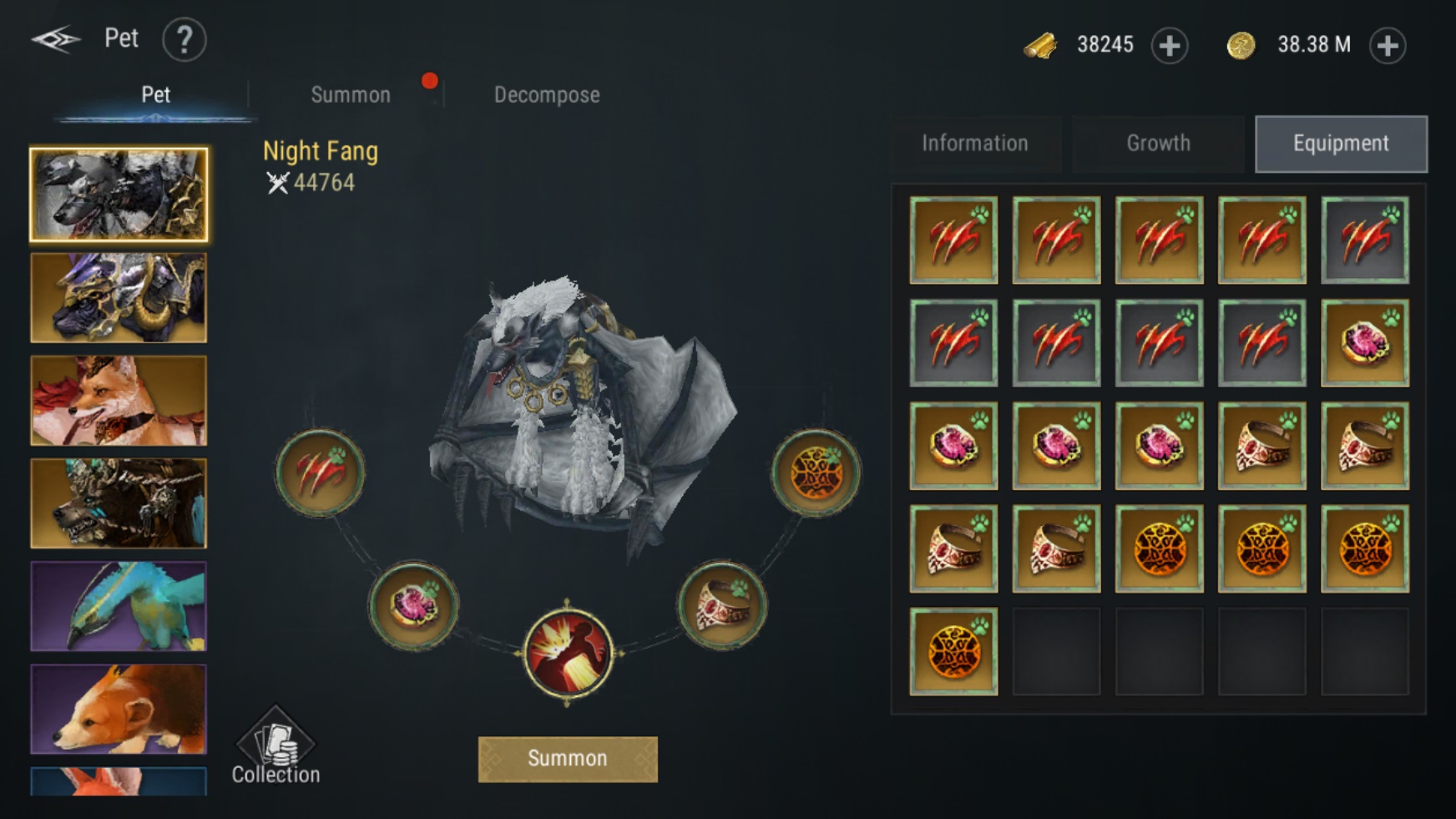
Task: Select the equipped claw slot on pet
Action: click(x=320, y=473)
